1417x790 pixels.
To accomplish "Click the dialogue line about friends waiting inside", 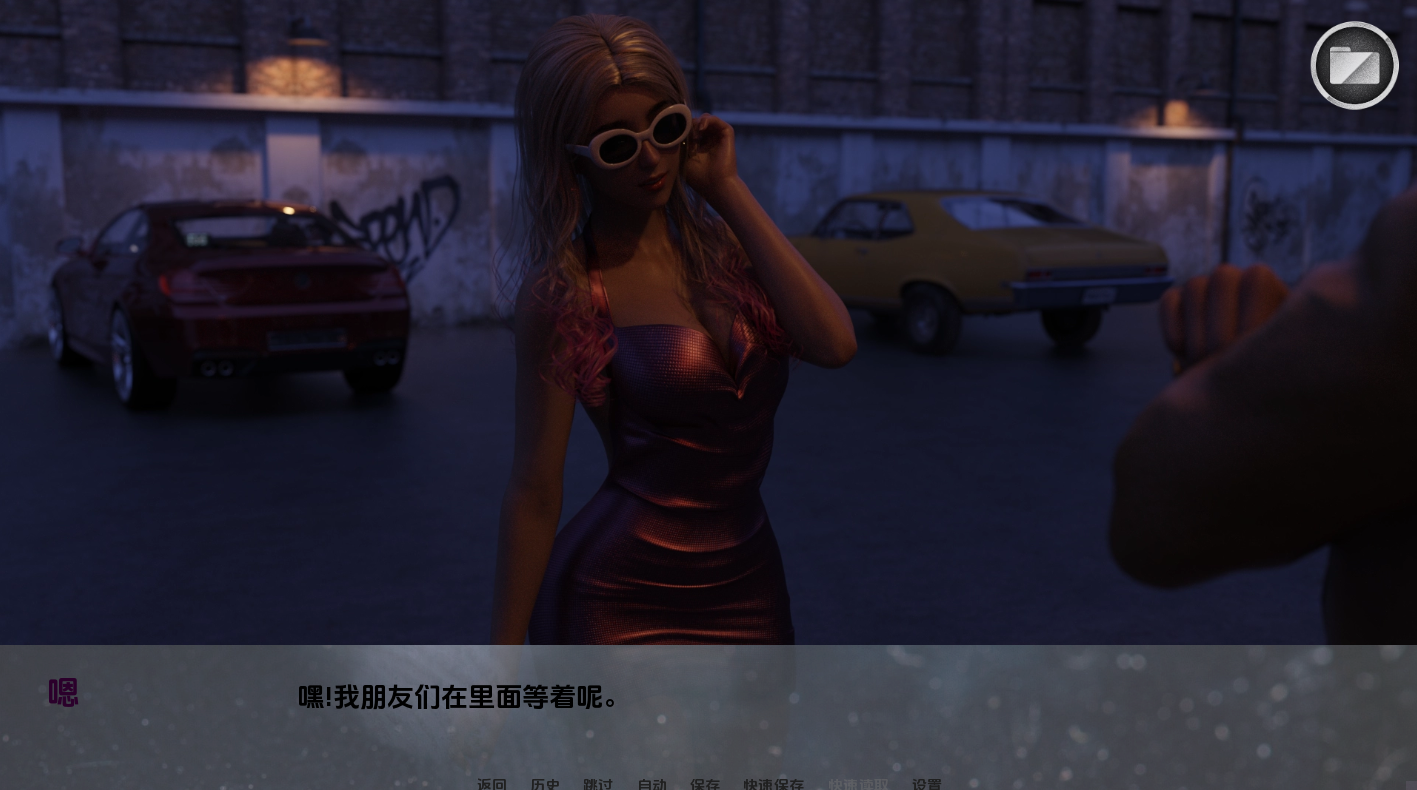I will [x=457, y=698].
